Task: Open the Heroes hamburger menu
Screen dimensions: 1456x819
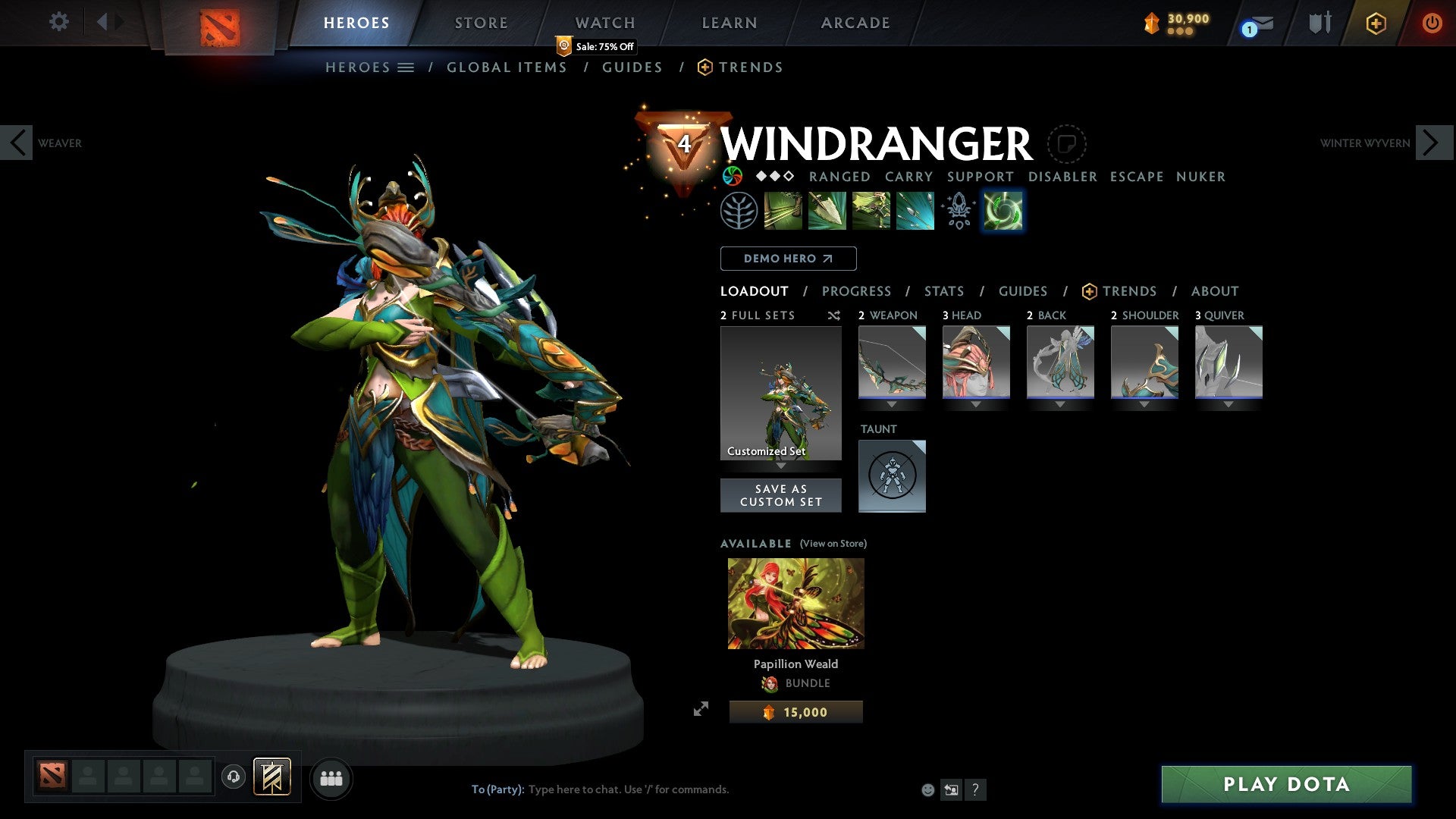Action: pyautogui.click(x=406, y=67)
